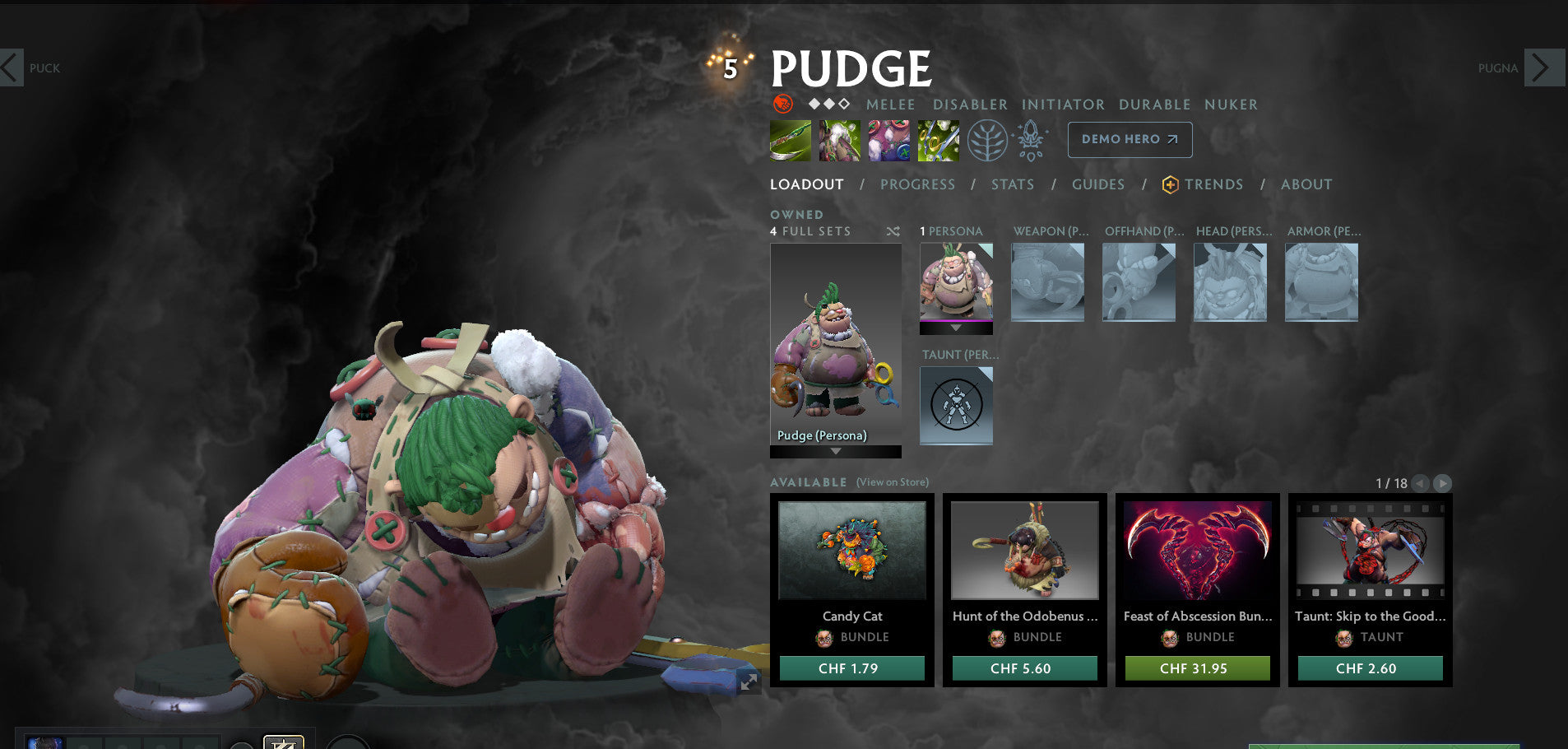This screenshot has height=749, width=1568.
Task: Open Pudge's talent tree icon
Action: [988, 140]
